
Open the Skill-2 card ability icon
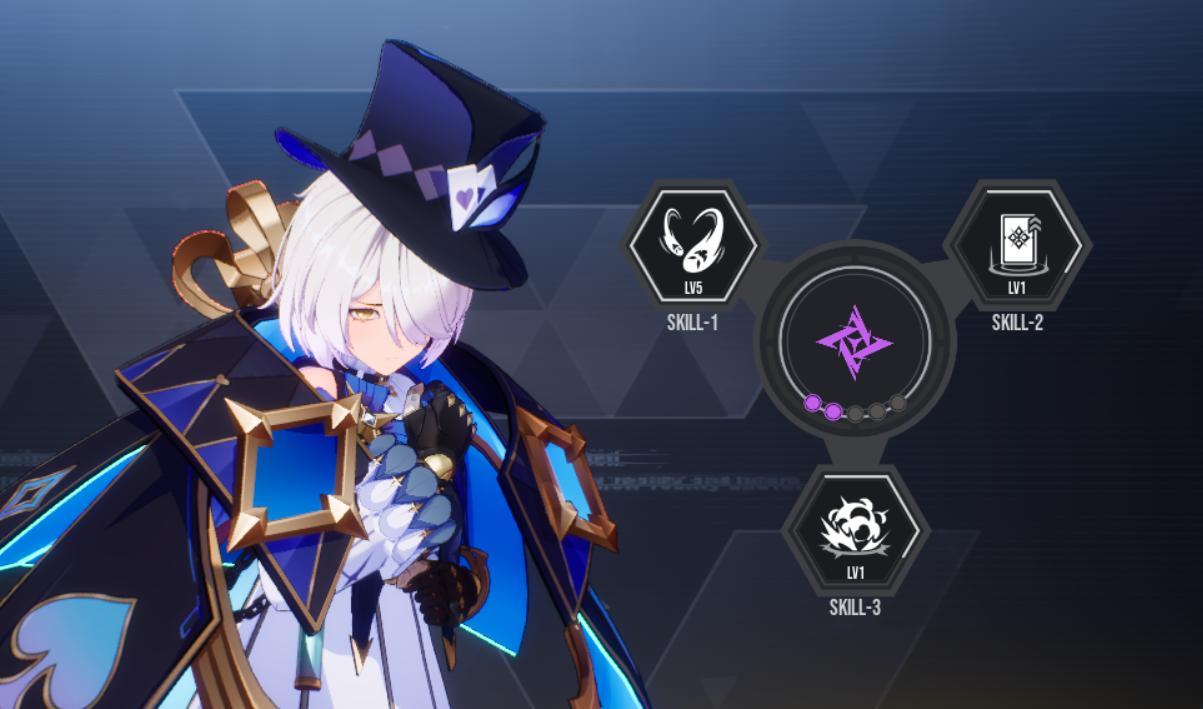tap(1017, 245)
